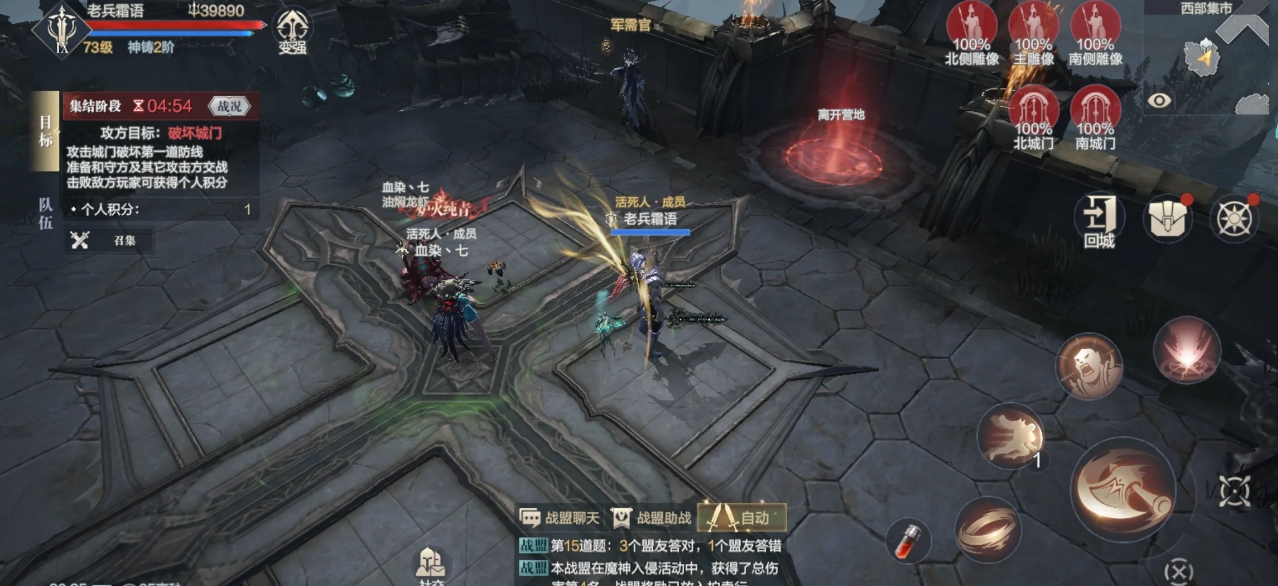
Task: Tap the player avatar emblem
Action: coord(62,28)
